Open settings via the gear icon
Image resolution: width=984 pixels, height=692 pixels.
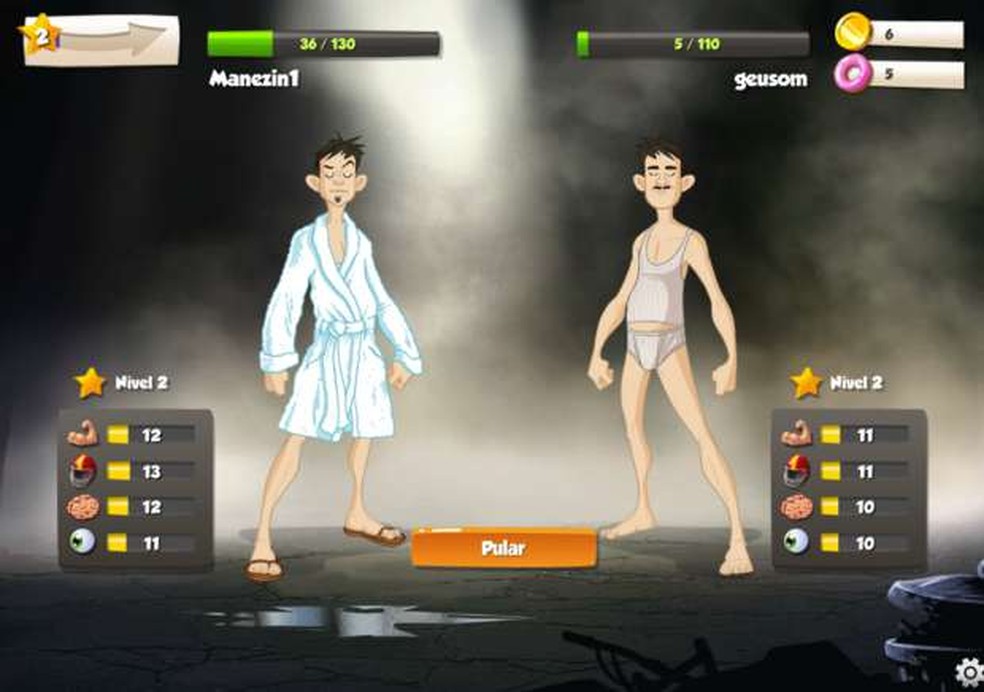click(x=969, y=673)
